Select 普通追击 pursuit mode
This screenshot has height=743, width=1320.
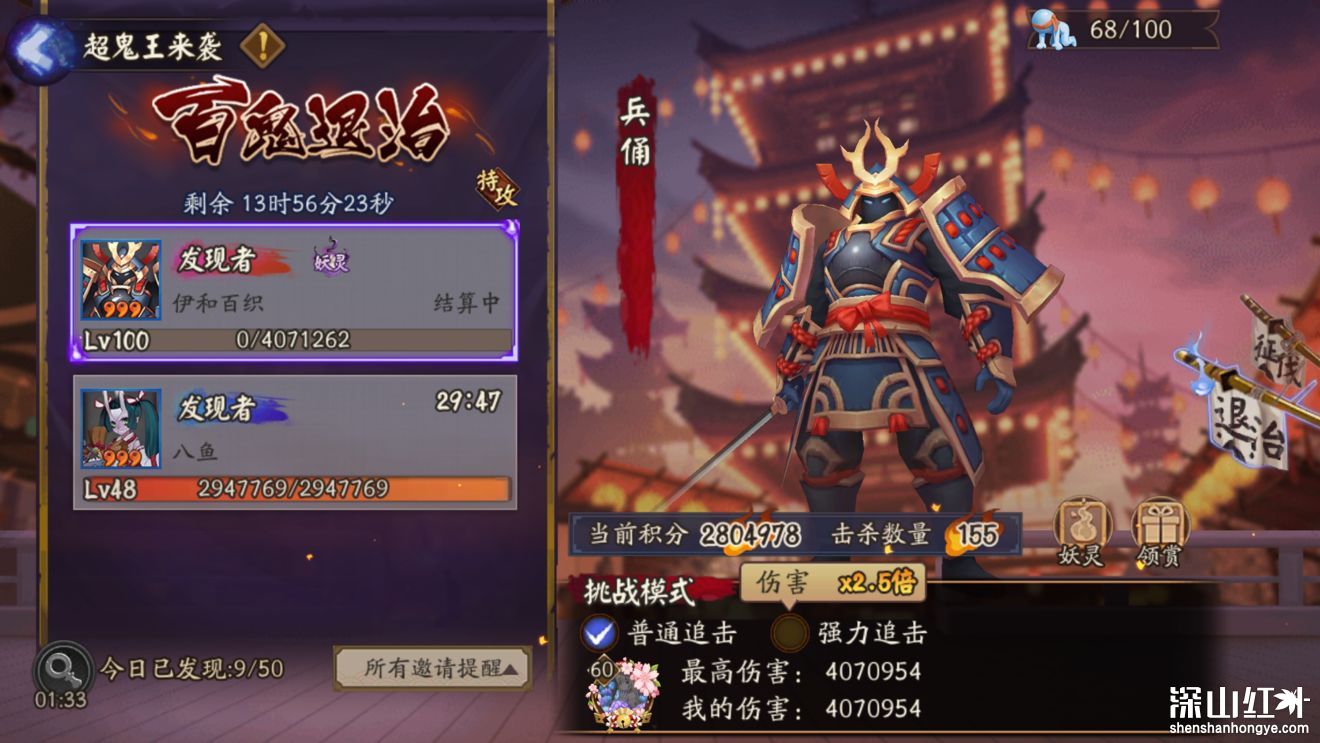click(601, 634)
